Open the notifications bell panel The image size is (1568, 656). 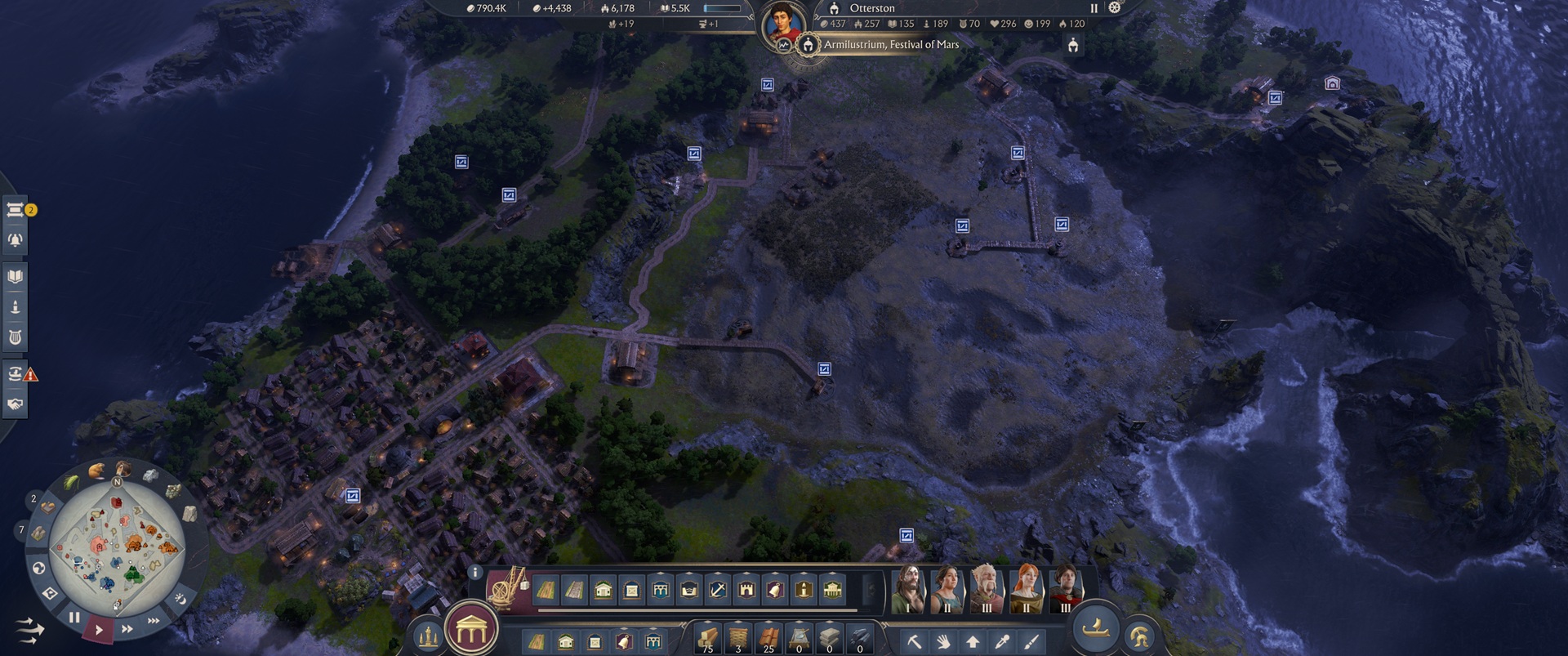(x=15, y=239)
